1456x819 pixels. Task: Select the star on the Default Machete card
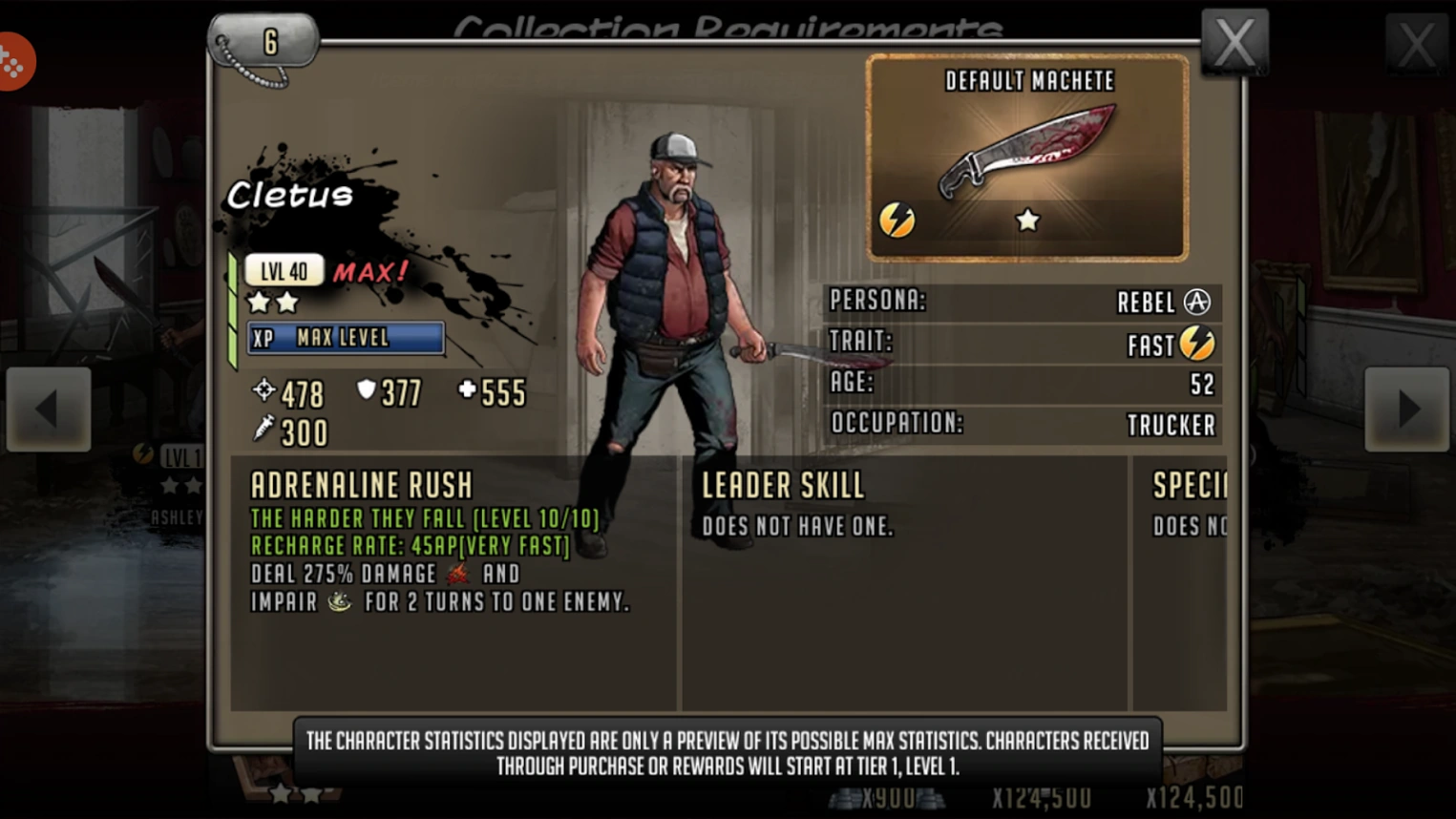pyautogui.click(x=1027, y=219)
